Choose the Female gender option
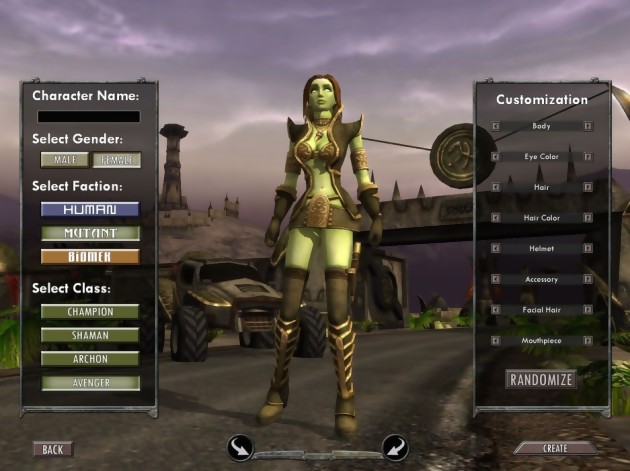 pyautogui.click(x=117, y=160)
